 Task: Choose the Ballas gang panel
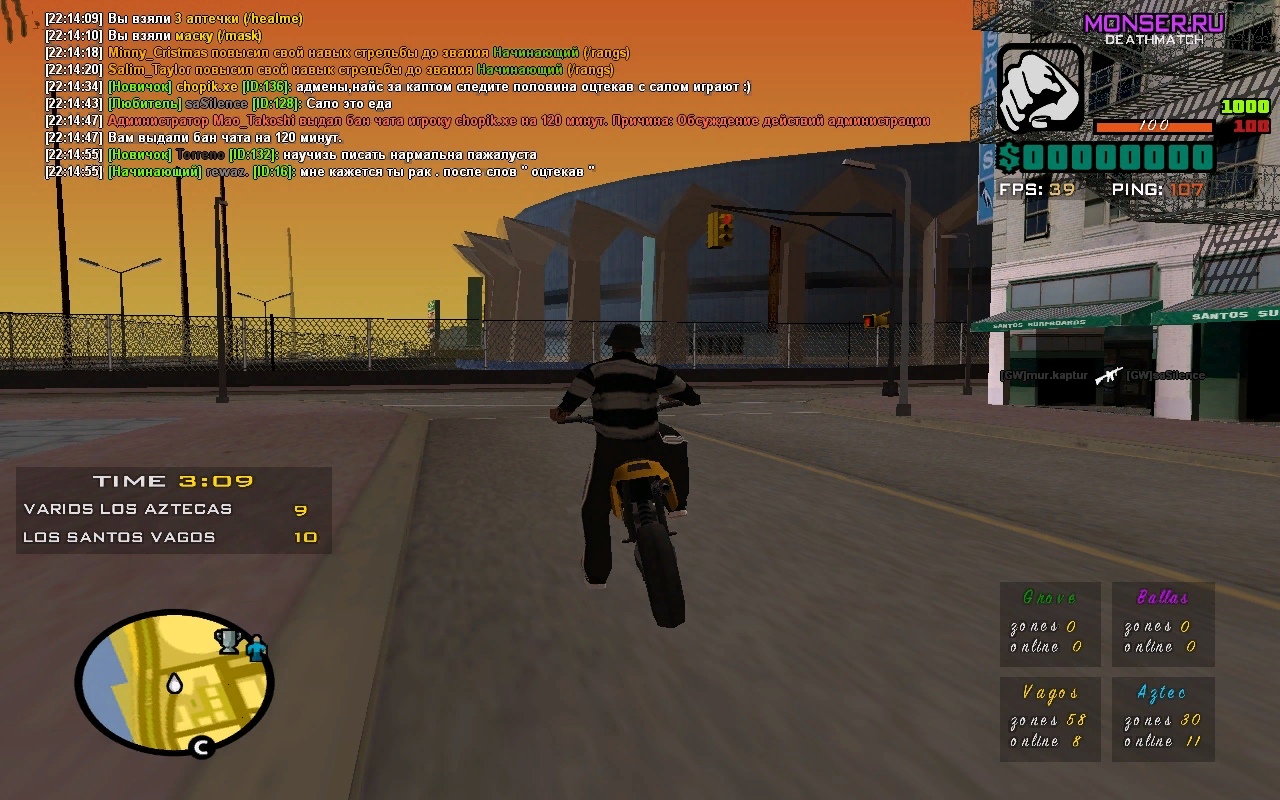1162,624
